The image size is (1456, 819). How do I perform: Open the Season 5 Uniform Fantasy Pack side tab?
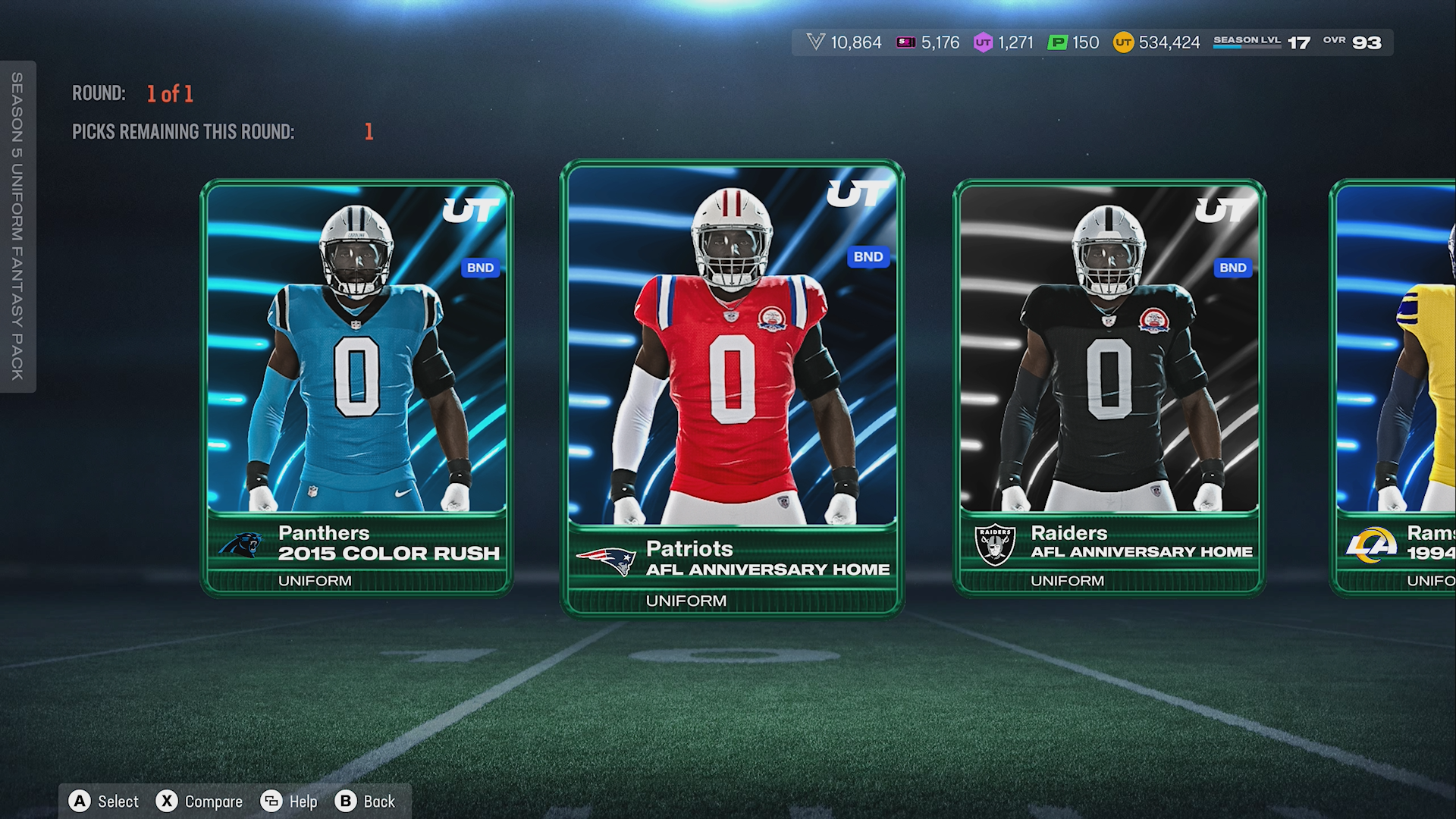click(x=17, y=226)
